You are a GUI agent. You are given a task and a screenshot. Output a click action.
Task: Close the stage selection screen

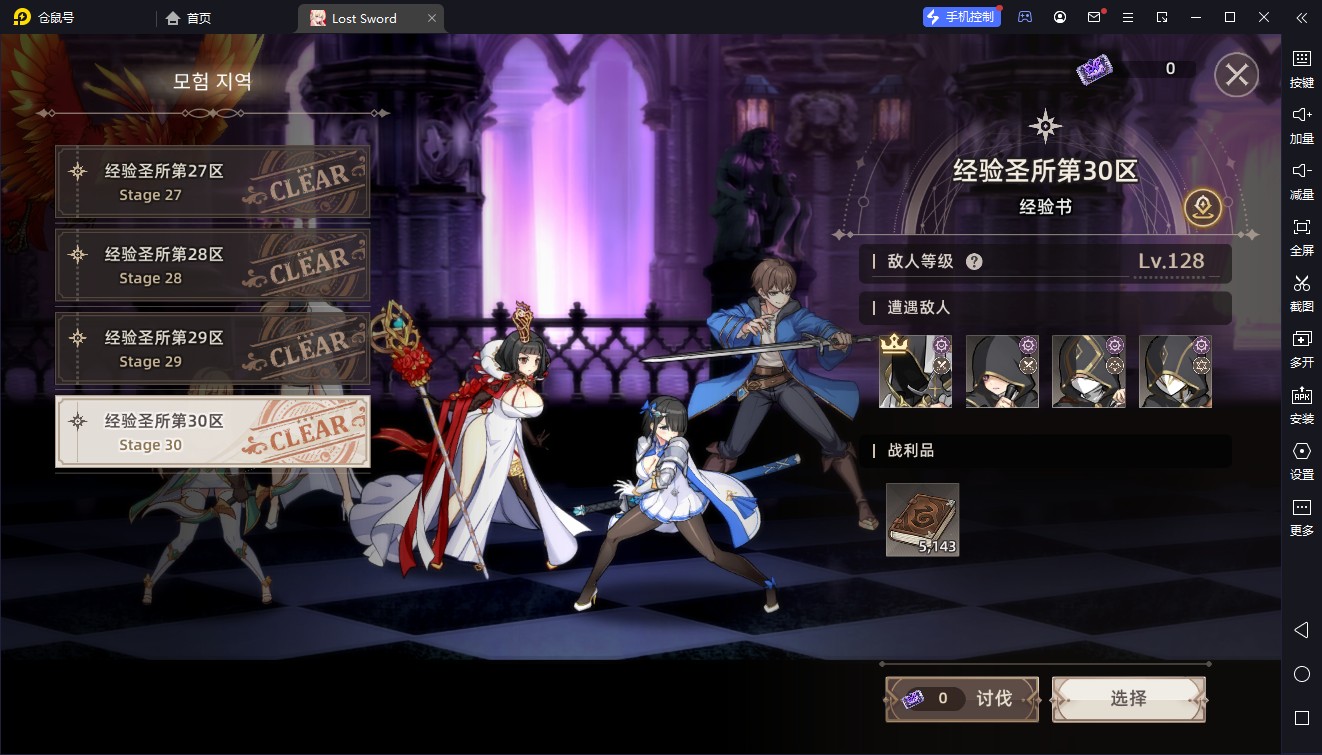coord(1236,75)
